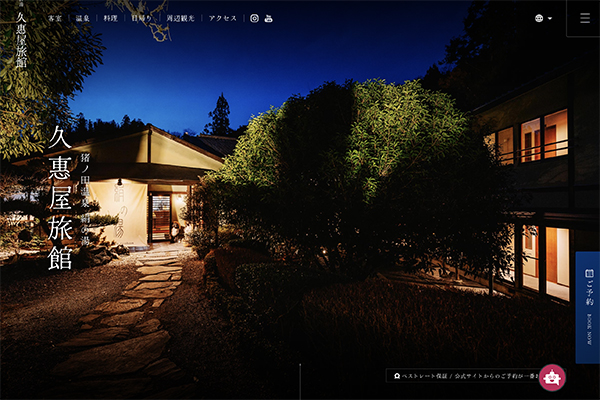Click the アクセス (access) nav link

(223, 18)
